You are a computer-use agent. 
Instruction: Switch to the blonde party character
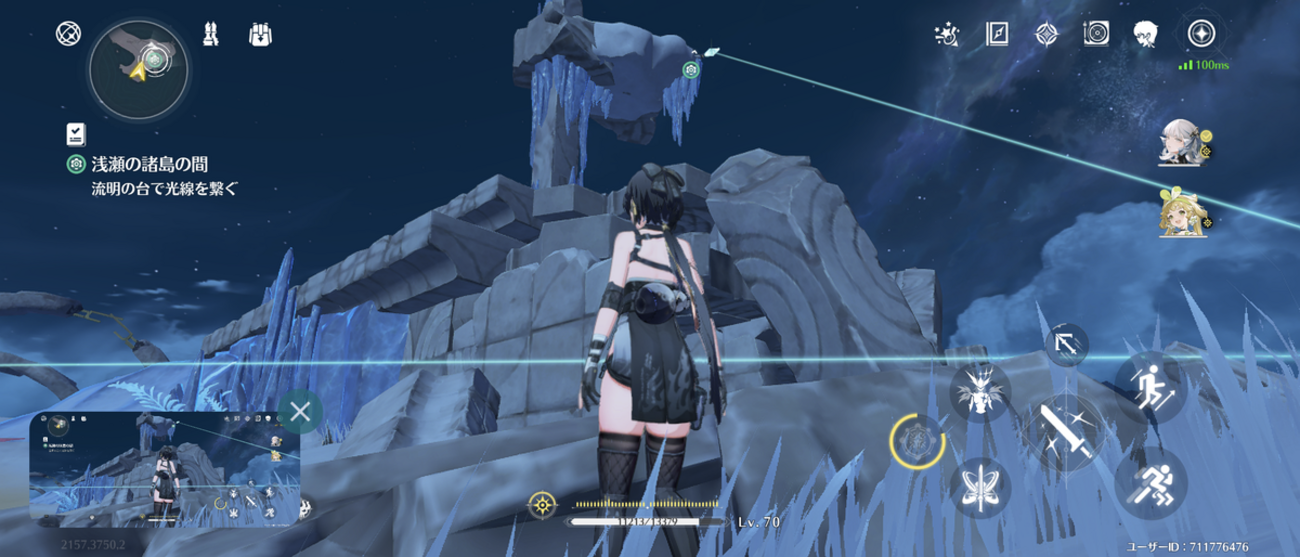[1181, 213]
